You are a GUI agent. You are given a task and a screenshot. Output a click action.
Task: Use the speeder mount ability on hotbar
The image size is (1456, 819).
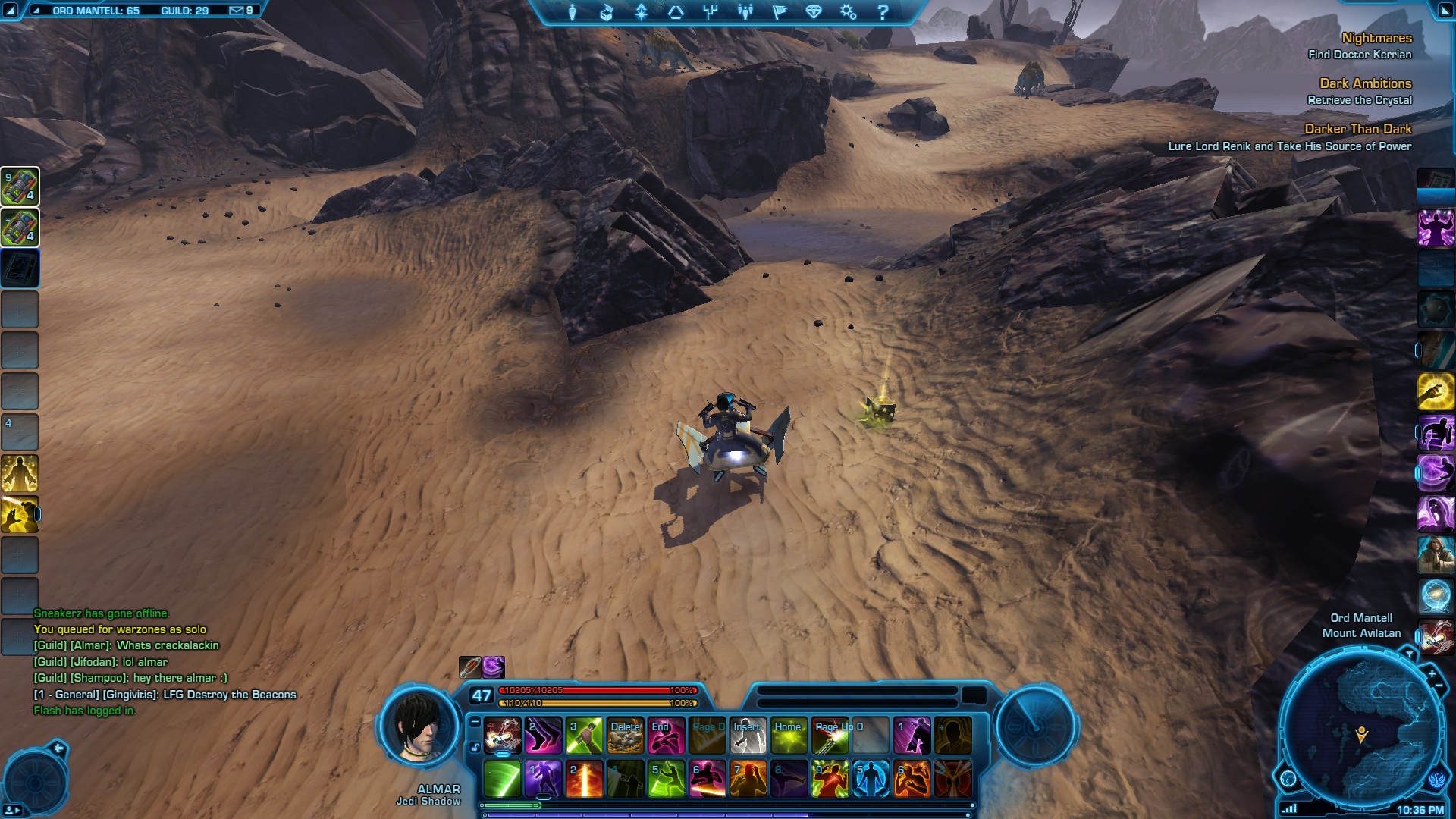pyautogui.click(x=502, y=735)
